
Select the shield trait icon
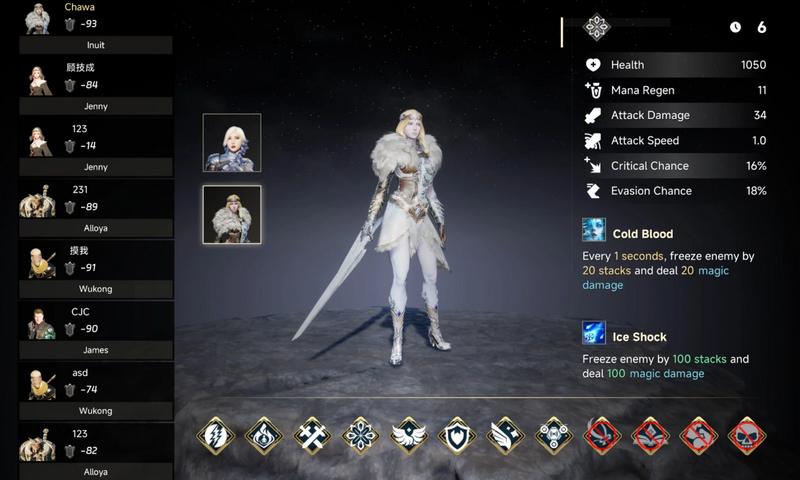[x=457, y=436]
